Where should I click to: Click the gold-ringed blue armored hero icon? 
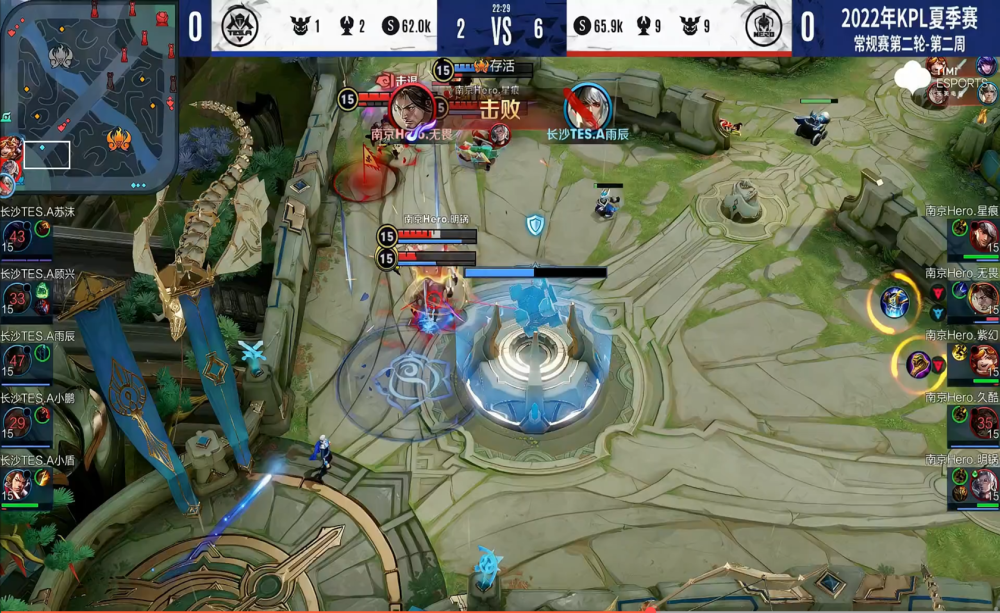pos(895,300)
